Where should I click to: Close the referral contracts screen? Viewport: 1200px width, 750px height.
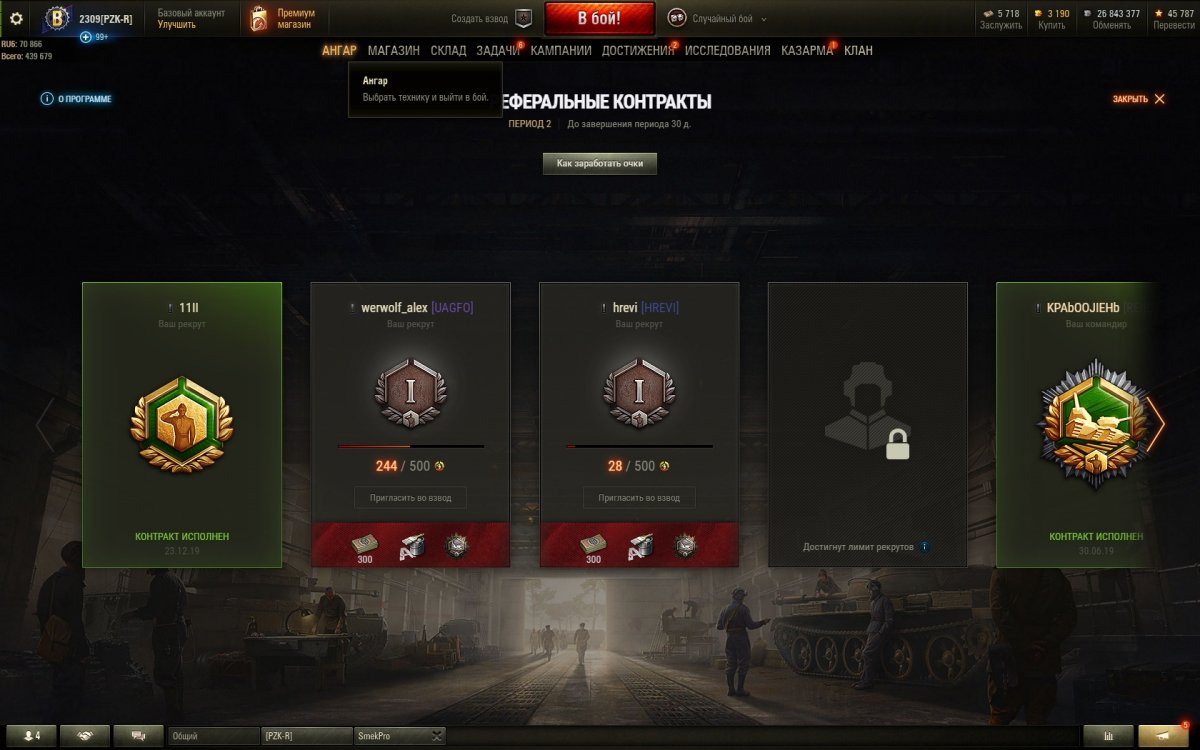point(1139,99)
